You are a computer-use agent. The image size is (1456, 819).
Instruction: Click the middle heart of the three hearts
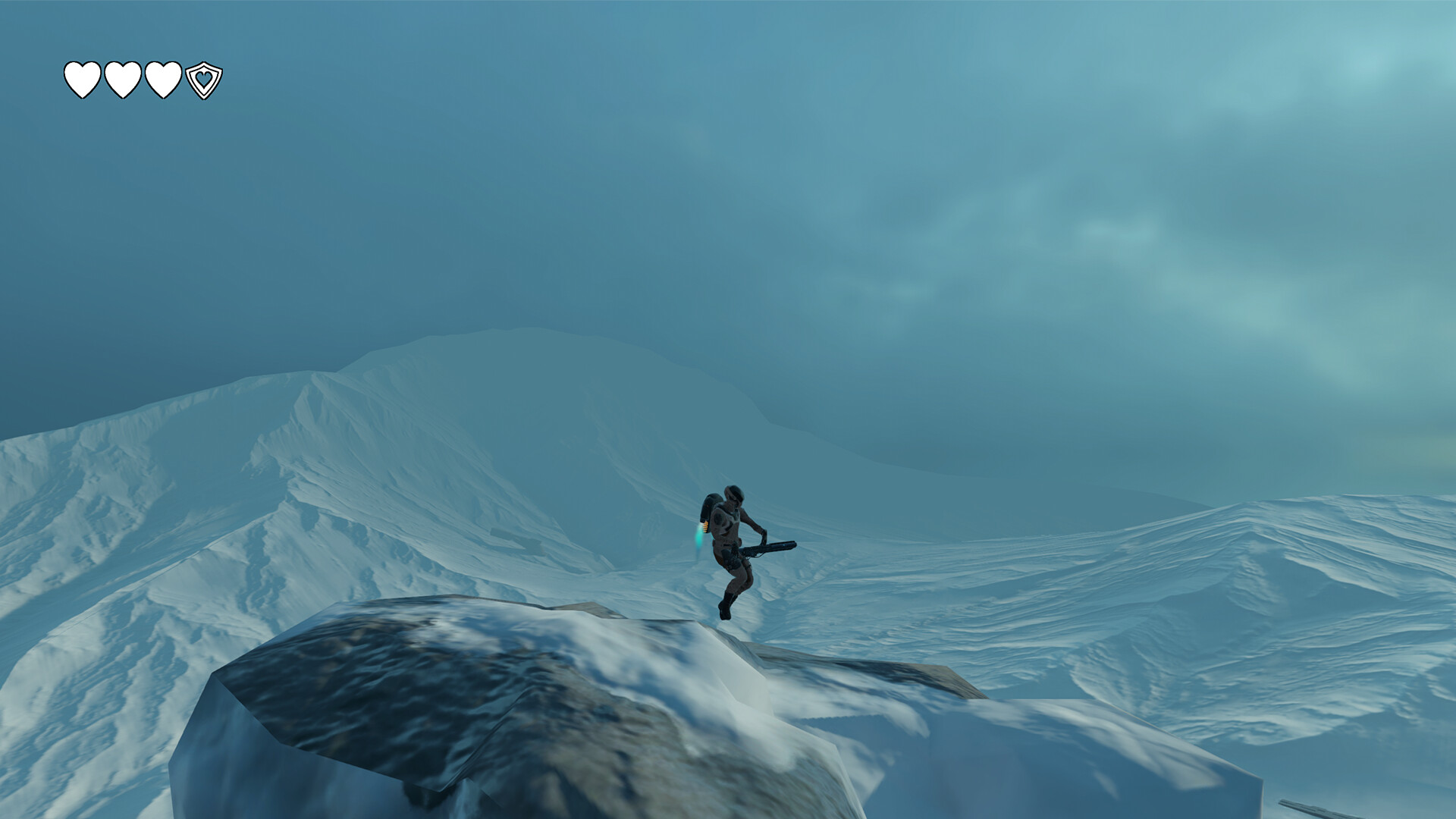[123, 79]
